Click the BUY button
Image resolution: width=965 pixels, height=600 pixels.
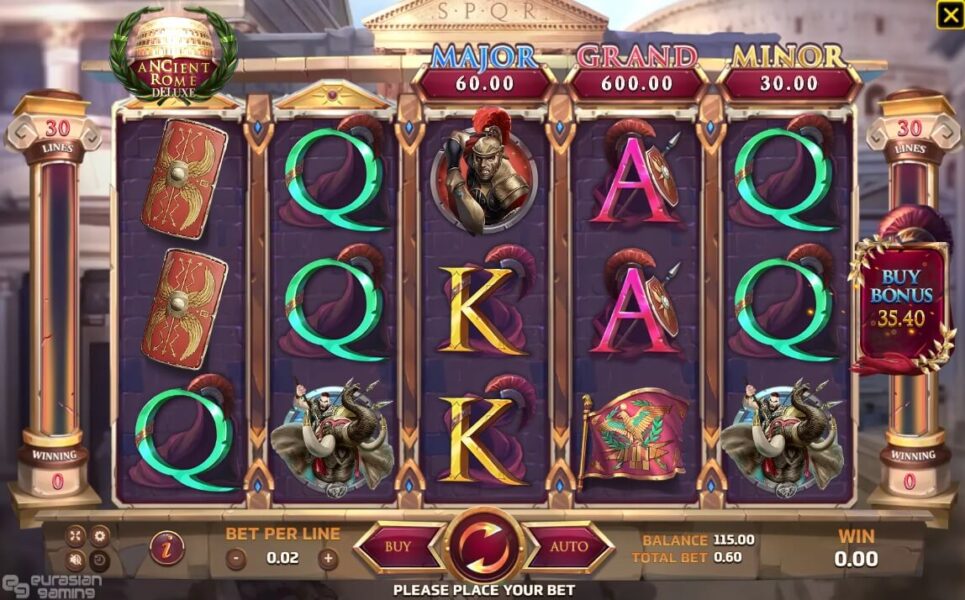(x=398, y=547)
